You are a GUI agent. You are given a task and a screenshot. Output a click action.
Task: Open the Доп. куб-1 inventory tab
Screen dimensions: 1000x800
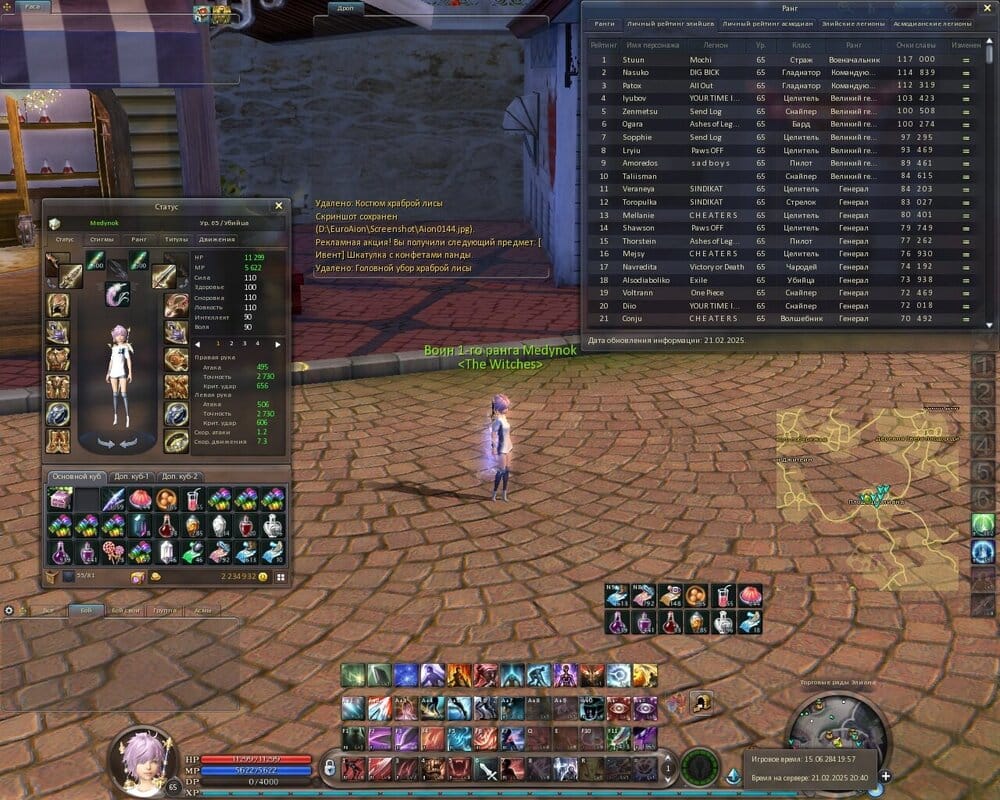coord(131,476)
